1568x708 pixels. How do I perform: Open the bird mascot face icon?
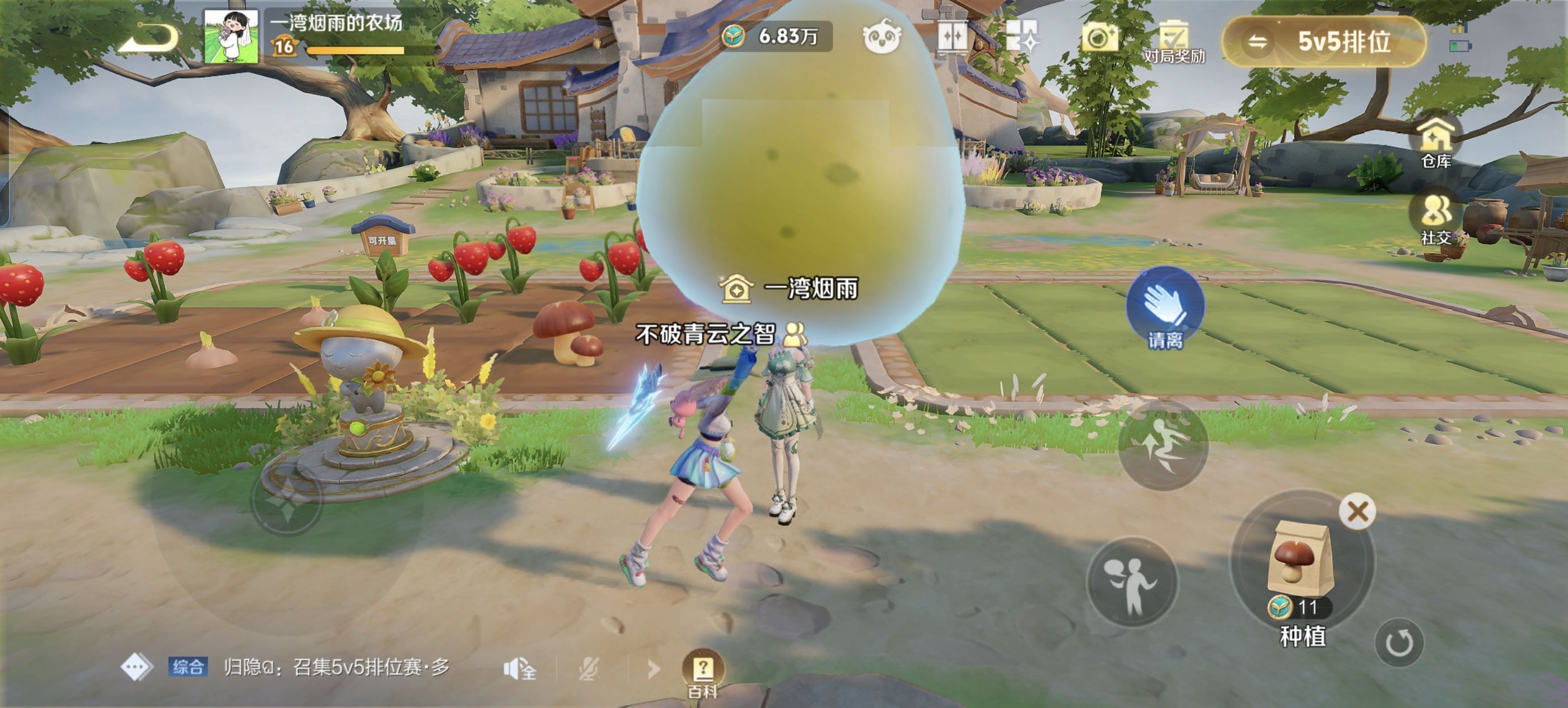[881, 38]
